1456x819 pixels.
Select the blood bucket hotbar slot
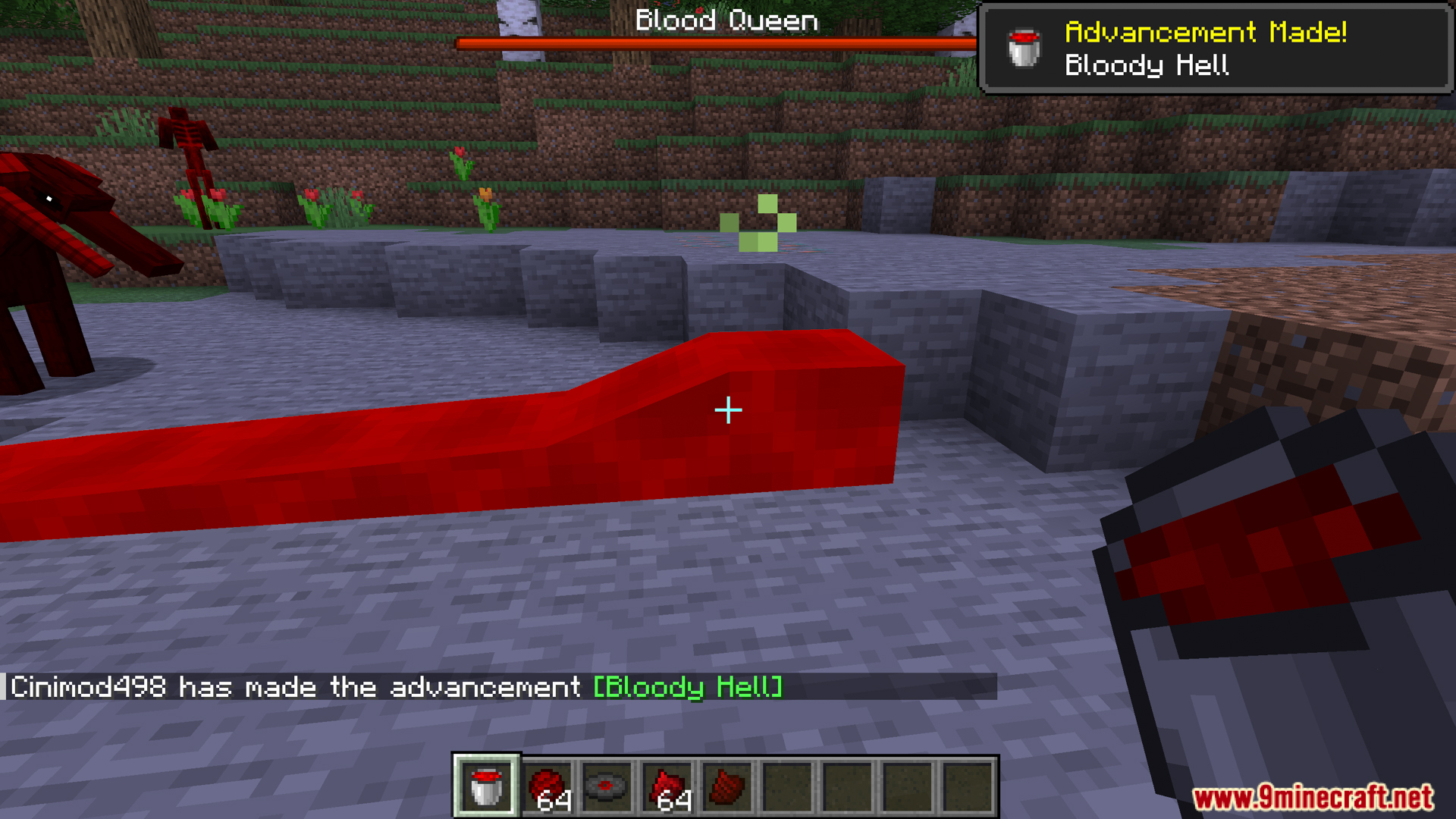click(x=486, y=787)
